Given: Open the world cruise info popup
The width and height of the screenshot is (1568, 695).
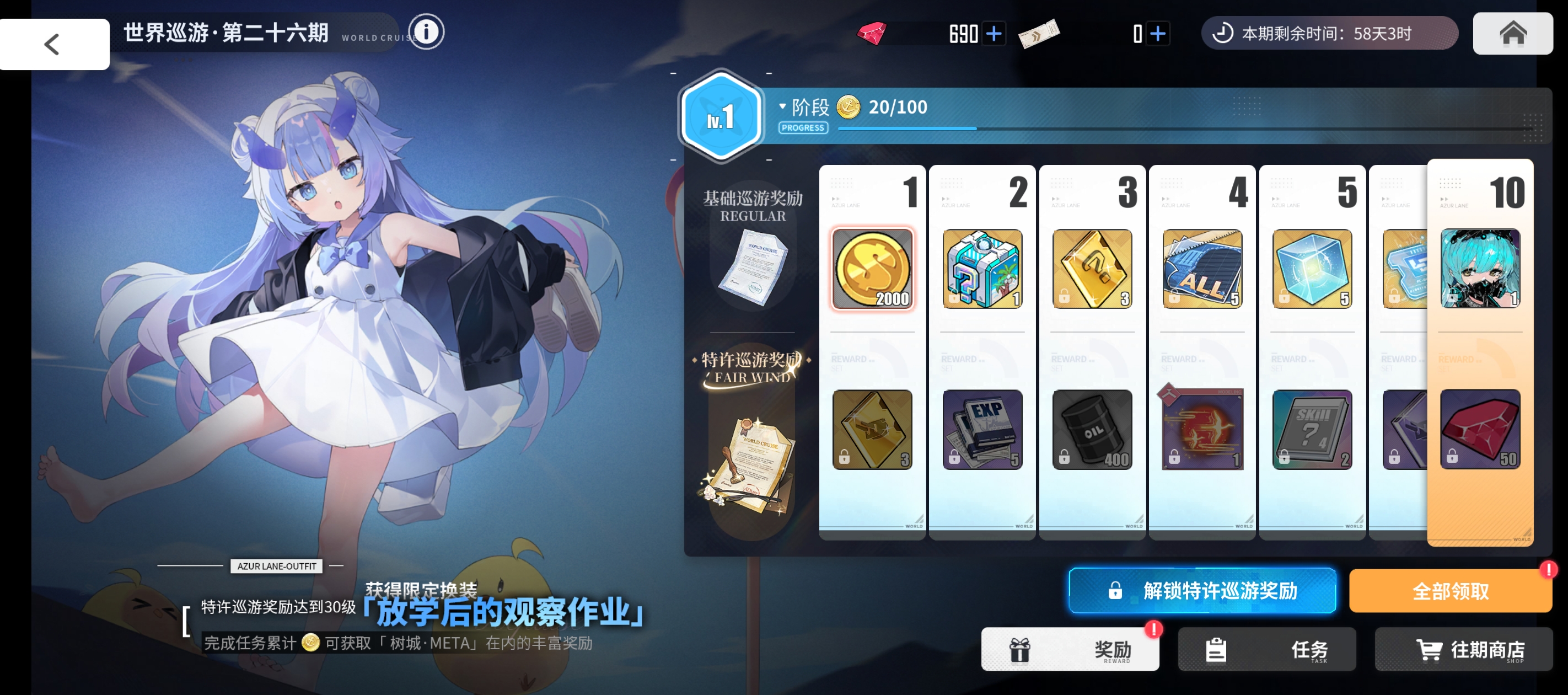Looking at the screenshot, I should point(426,31).
